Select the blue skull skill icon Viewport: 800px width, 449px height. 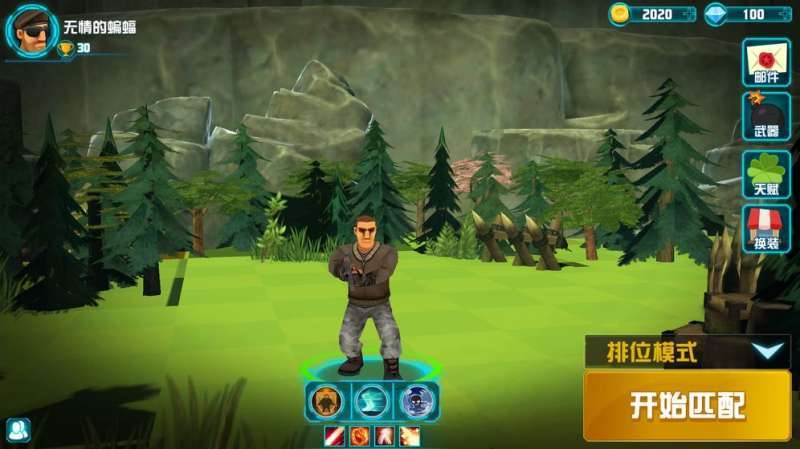[x=418, y=401]
